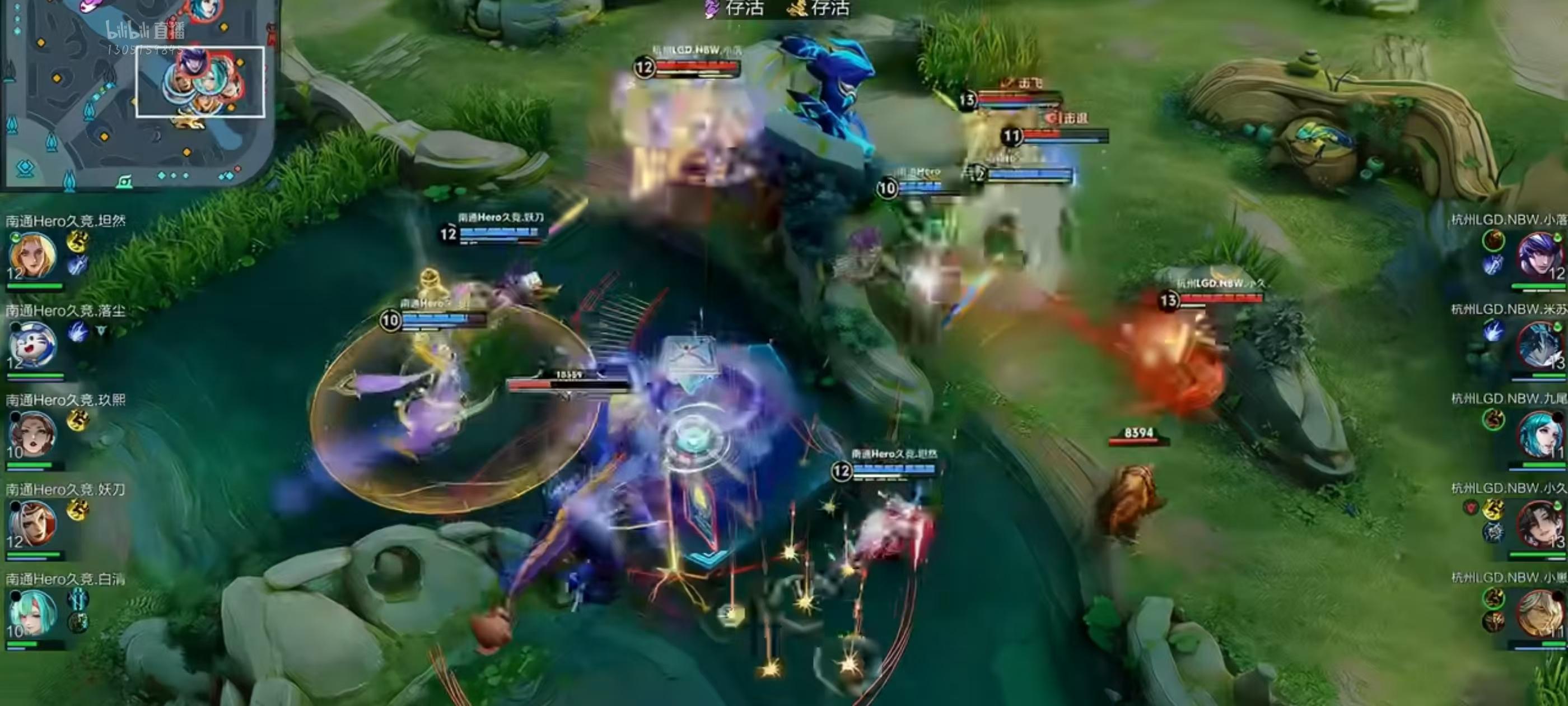Select LGD player 米苏's blue dragon portrait

click(x=1539, y=345)
